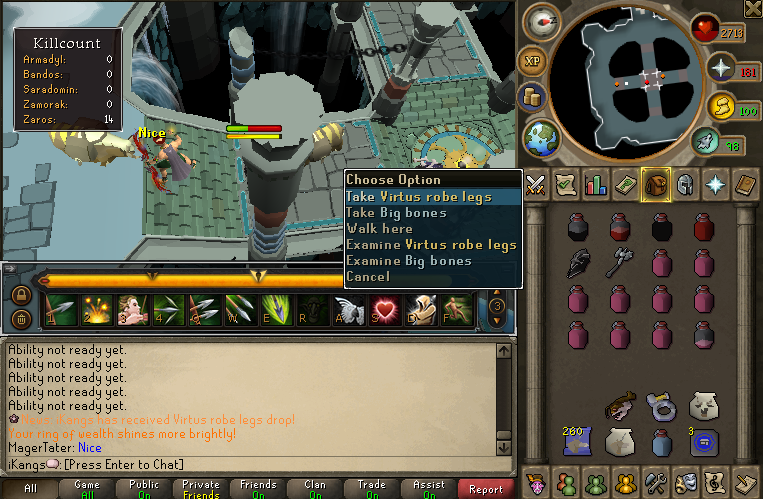Toggle run with the run energy orb

tap(734, 144)
